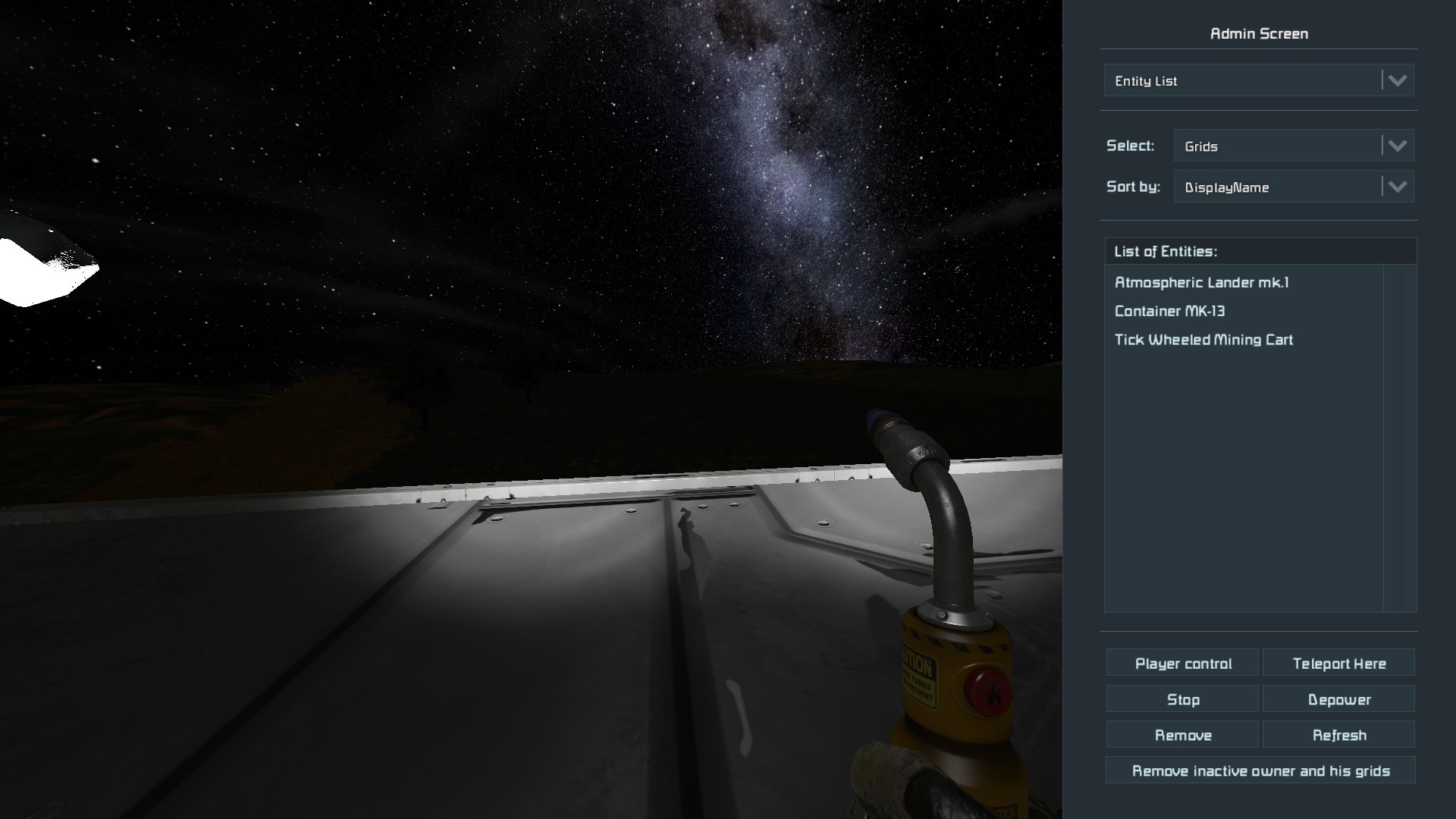Image resolution: width=1456 pixels, height=819 pixels.
Task: Open the Select Grids dropdown
Action: (1293, 146)
